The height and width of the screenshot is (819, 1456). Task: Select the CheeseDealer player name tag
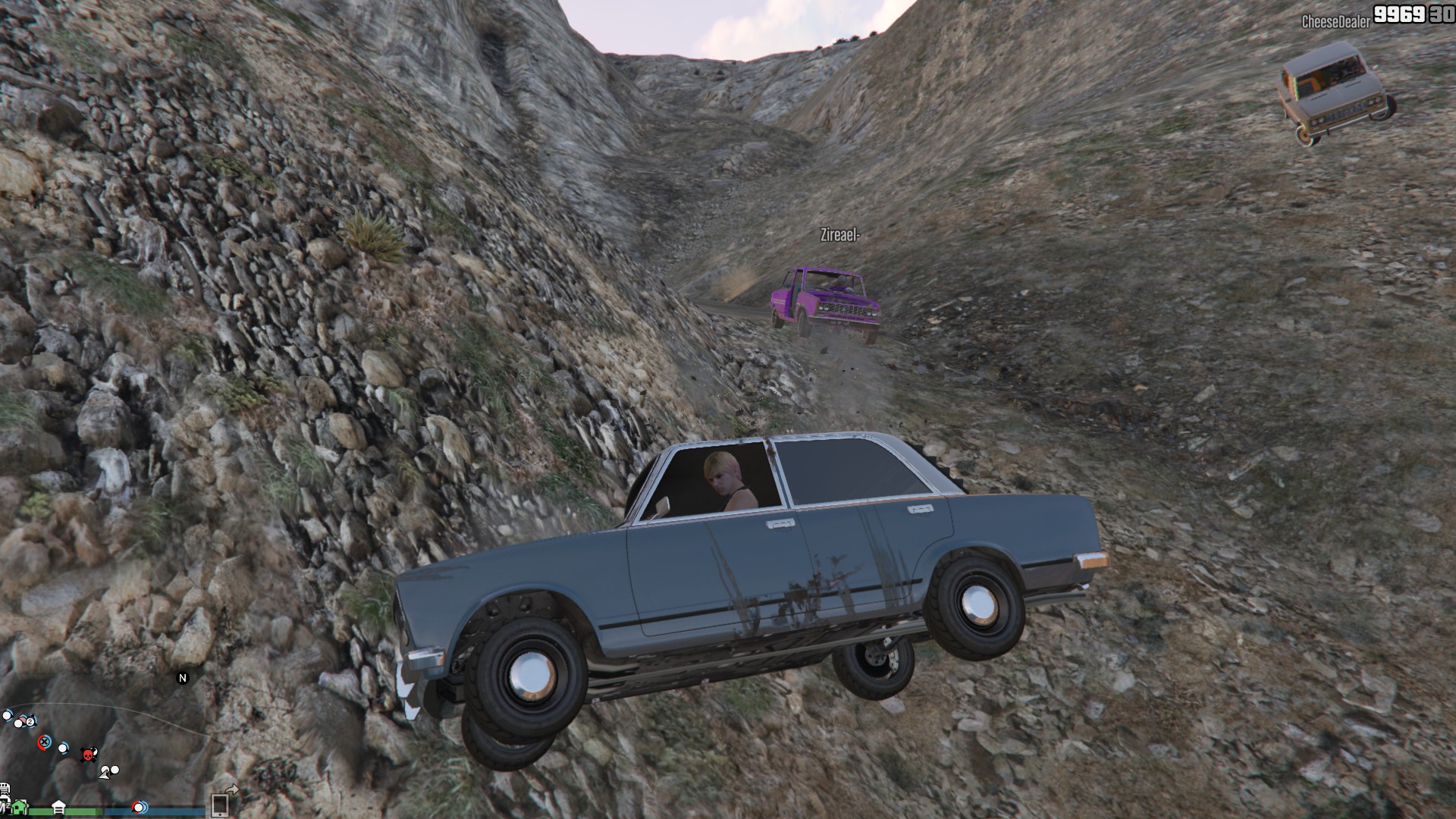point(1335,21)
